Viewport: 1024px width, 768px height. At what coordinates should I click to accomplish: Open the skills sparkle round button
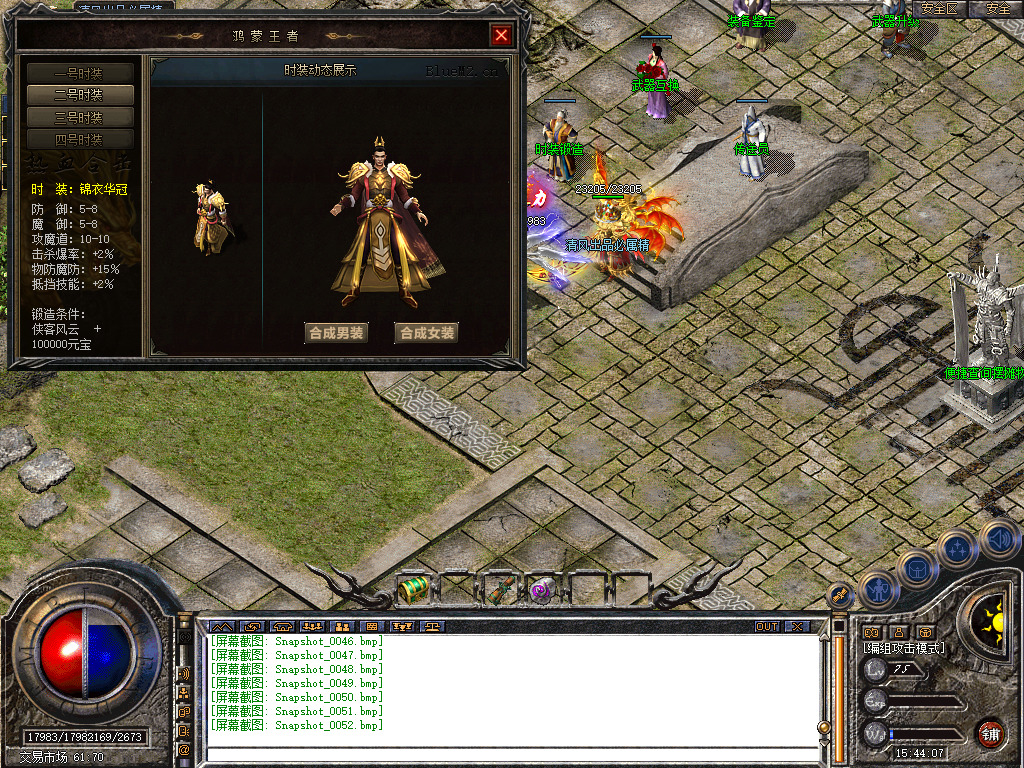957,548
